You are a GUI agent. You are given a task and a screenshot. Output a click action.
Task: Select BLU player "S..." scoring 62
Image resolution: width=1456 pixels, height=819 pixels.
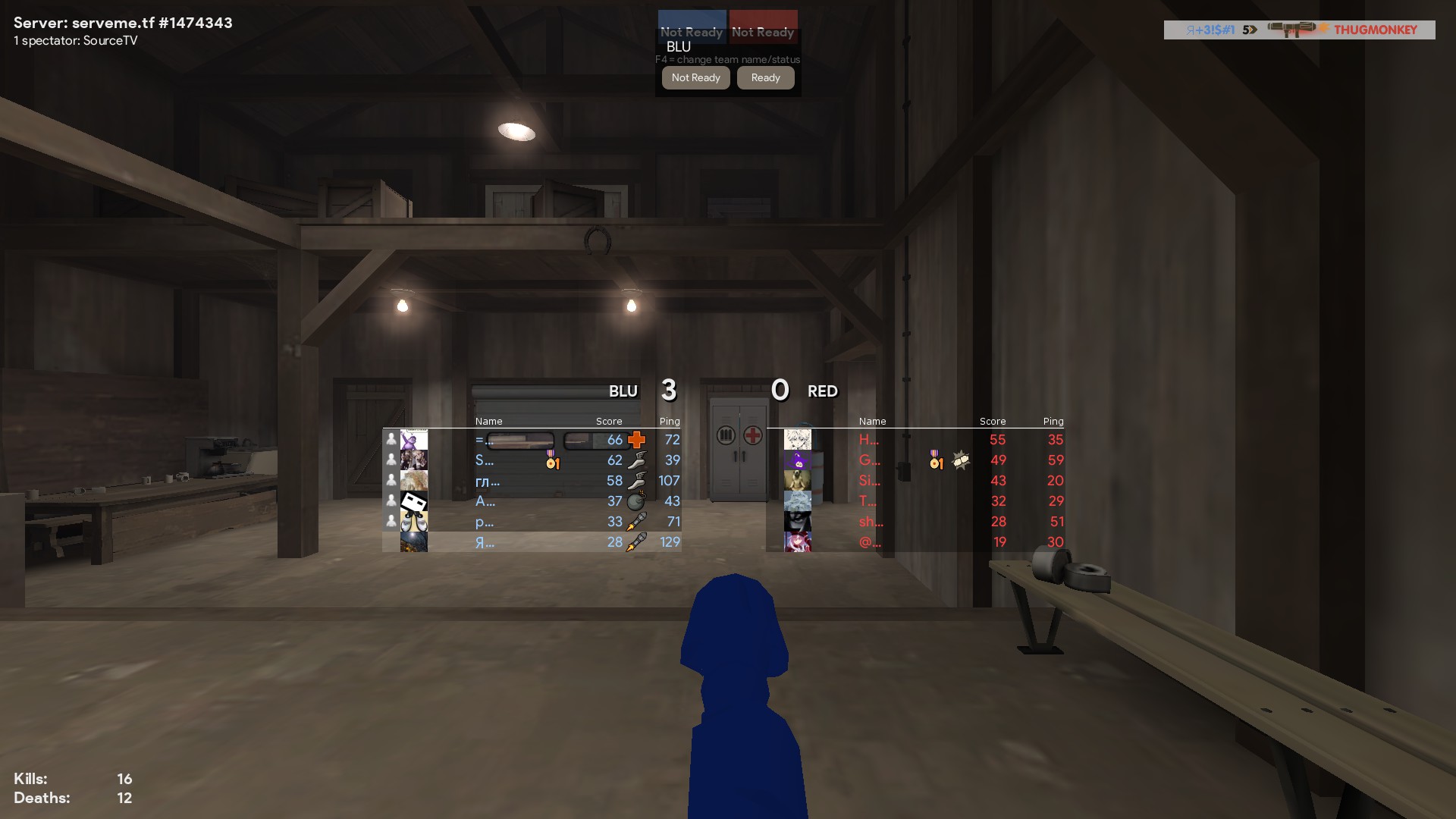tap(531, 460)
